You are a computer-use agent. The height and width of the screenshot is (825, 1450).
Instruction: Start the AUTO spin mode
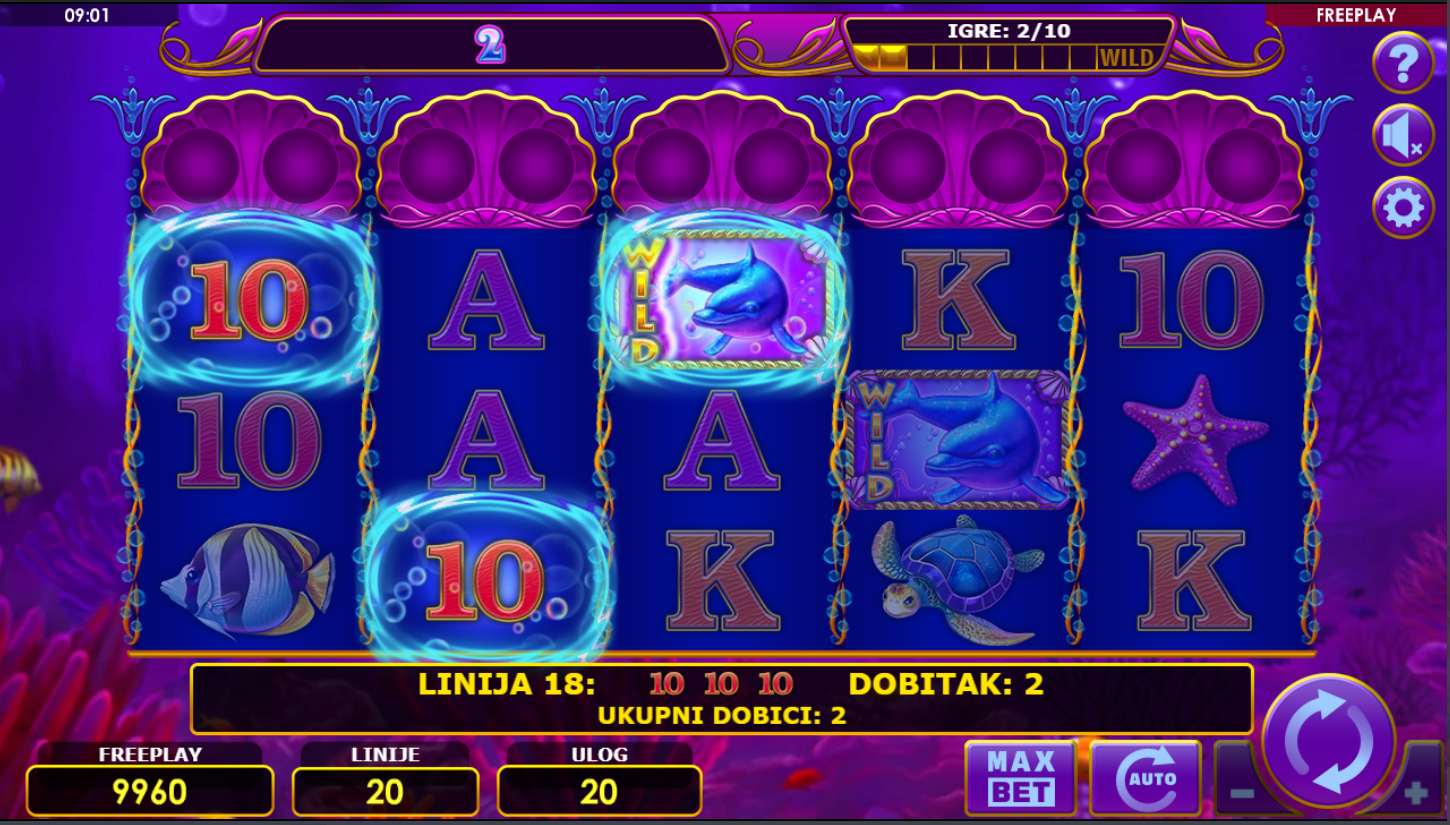[x=1145, y=778]
